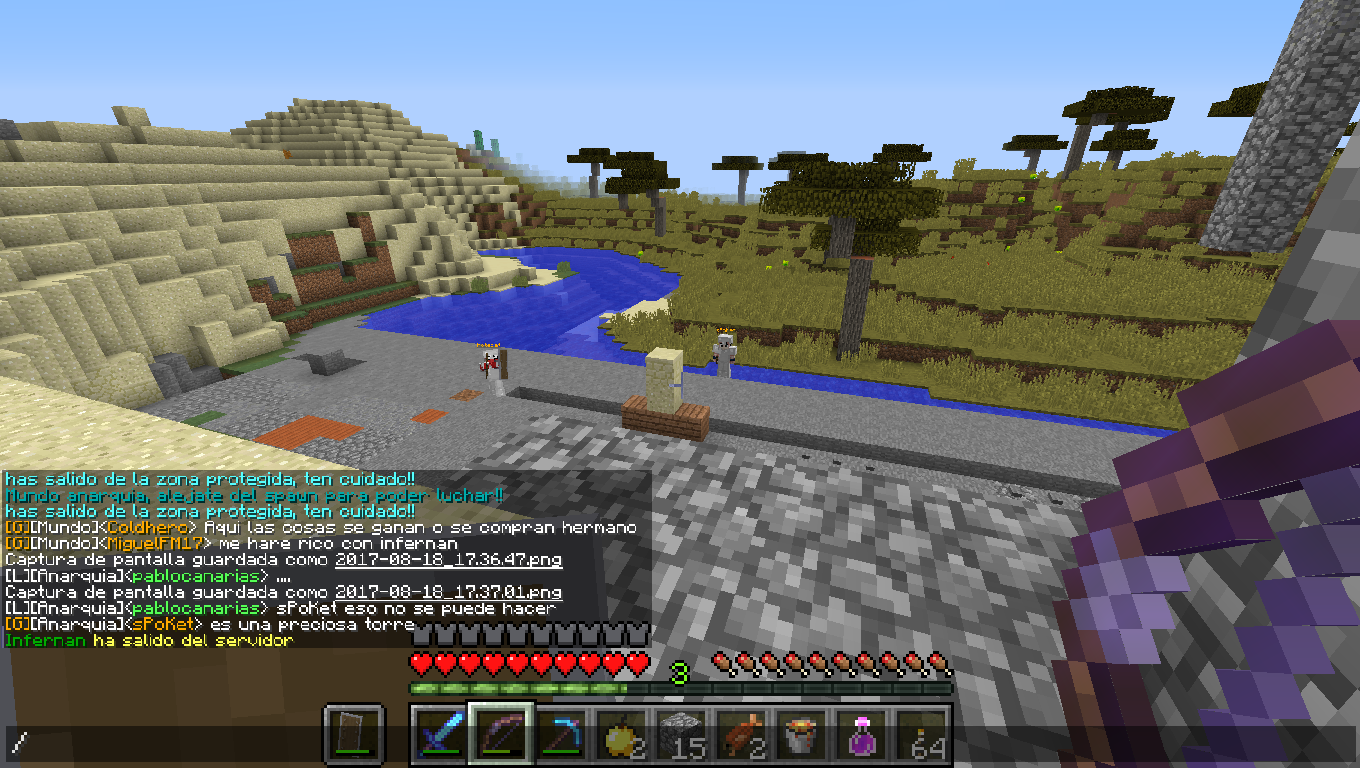Image resolution: width=1360 pixels, height=768 pixels.
Task: Focus the chat input field
Action: [x=680, y=743]
